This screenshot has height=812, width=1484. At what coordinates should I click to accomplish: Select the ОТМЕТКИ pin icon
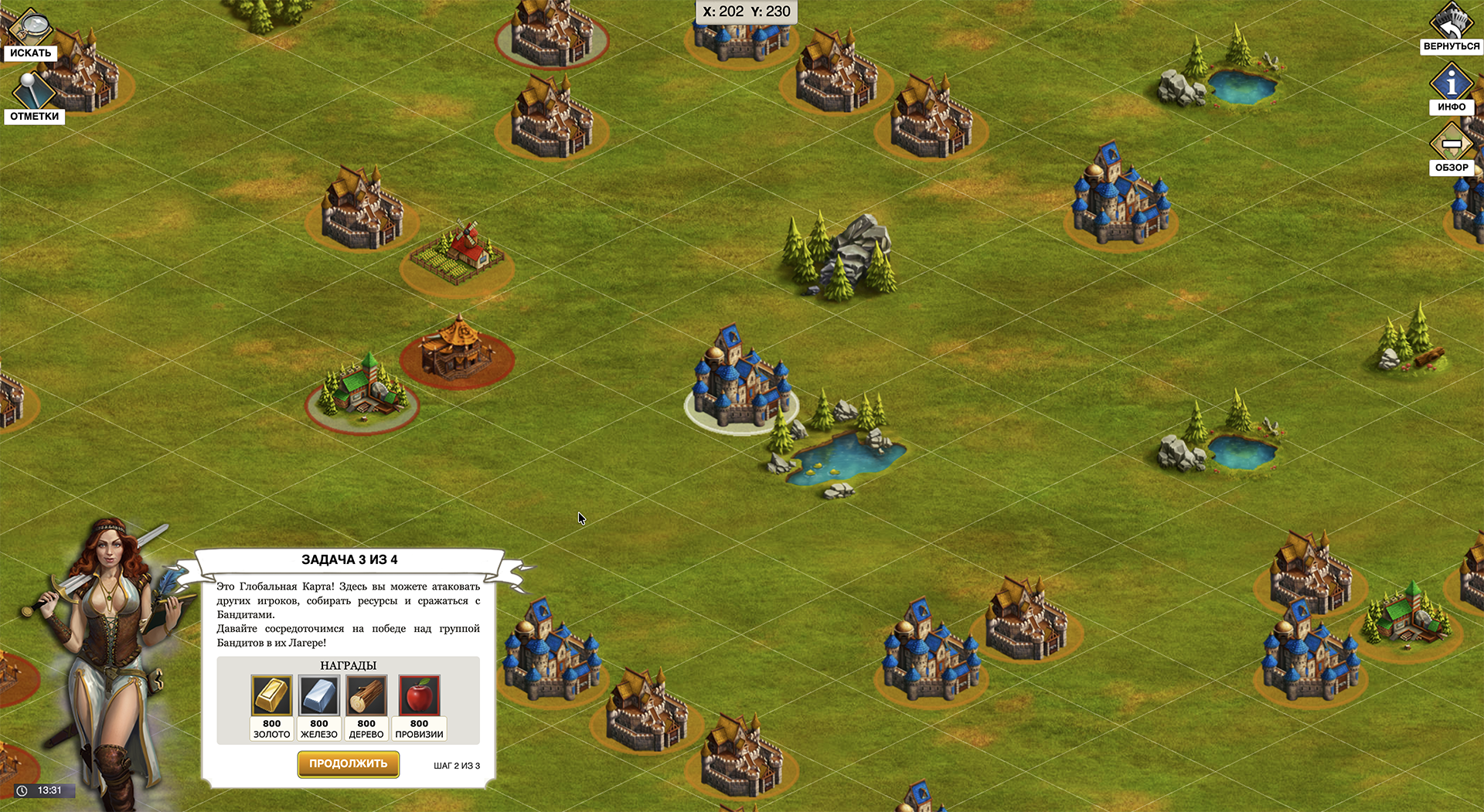[x=32, y=89]
